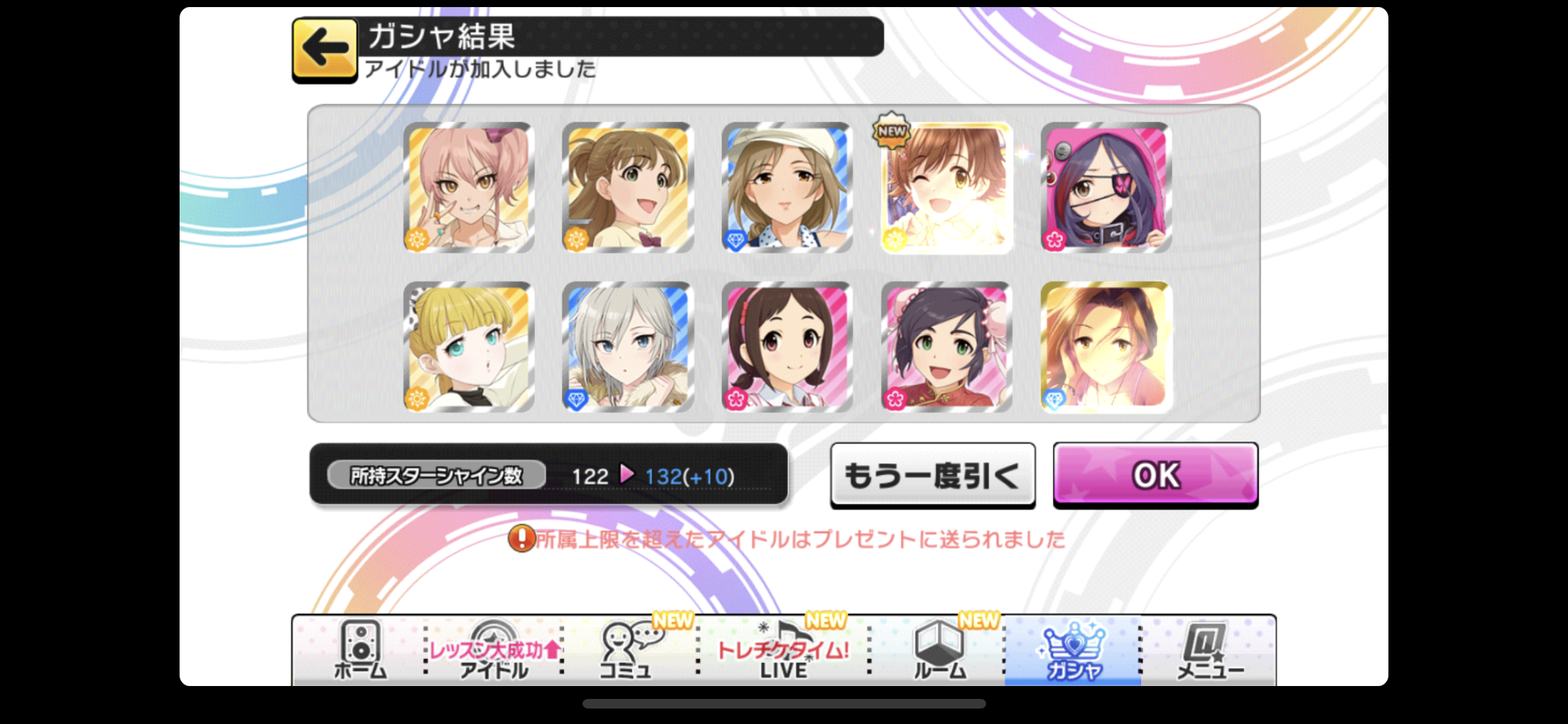Open the メニュー menu tab
This screenshot has height=724, width=1568.
coord(1209,650)
